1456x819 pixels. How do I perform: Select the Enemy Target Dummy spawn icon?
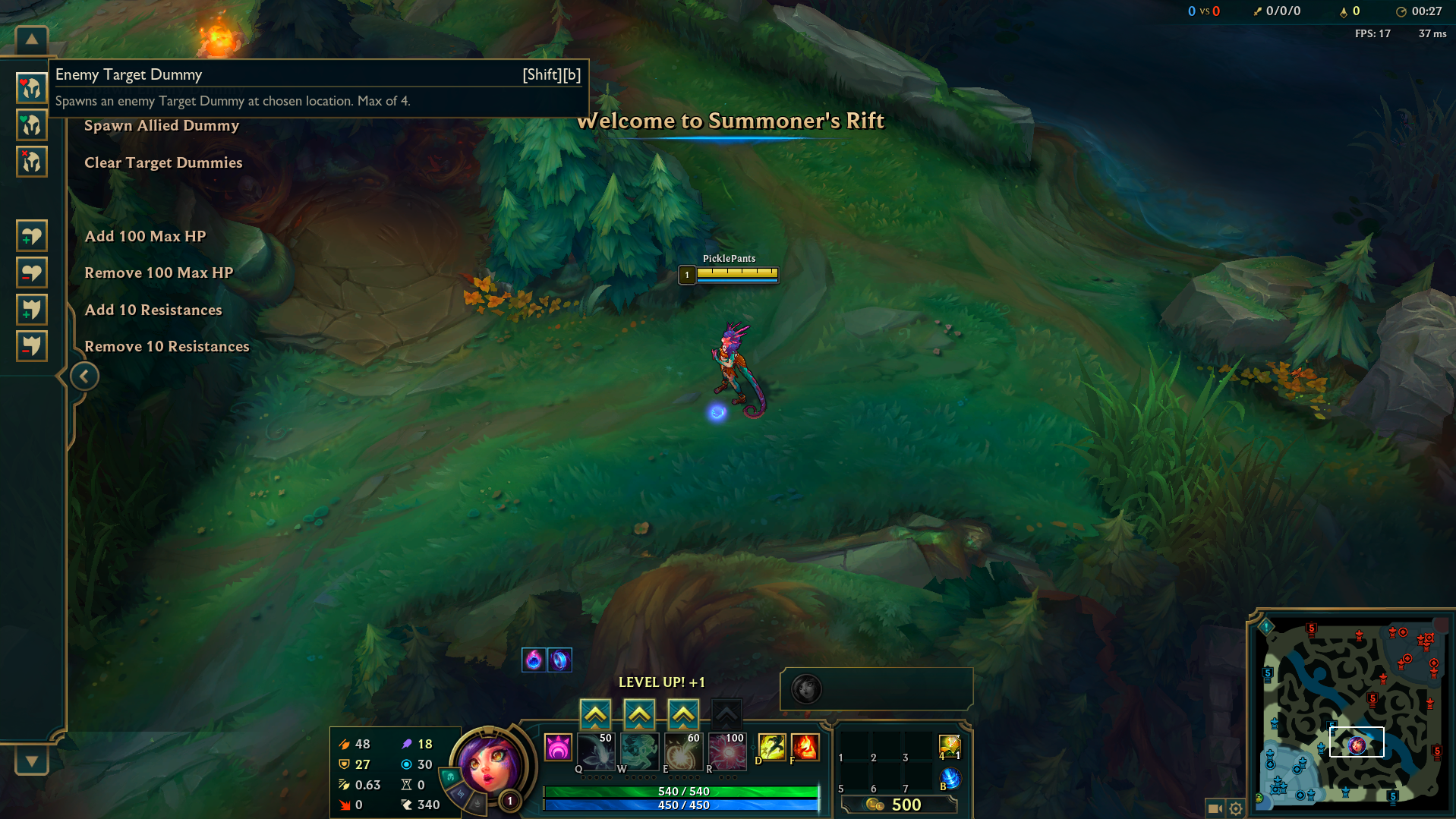click(31, 88)
